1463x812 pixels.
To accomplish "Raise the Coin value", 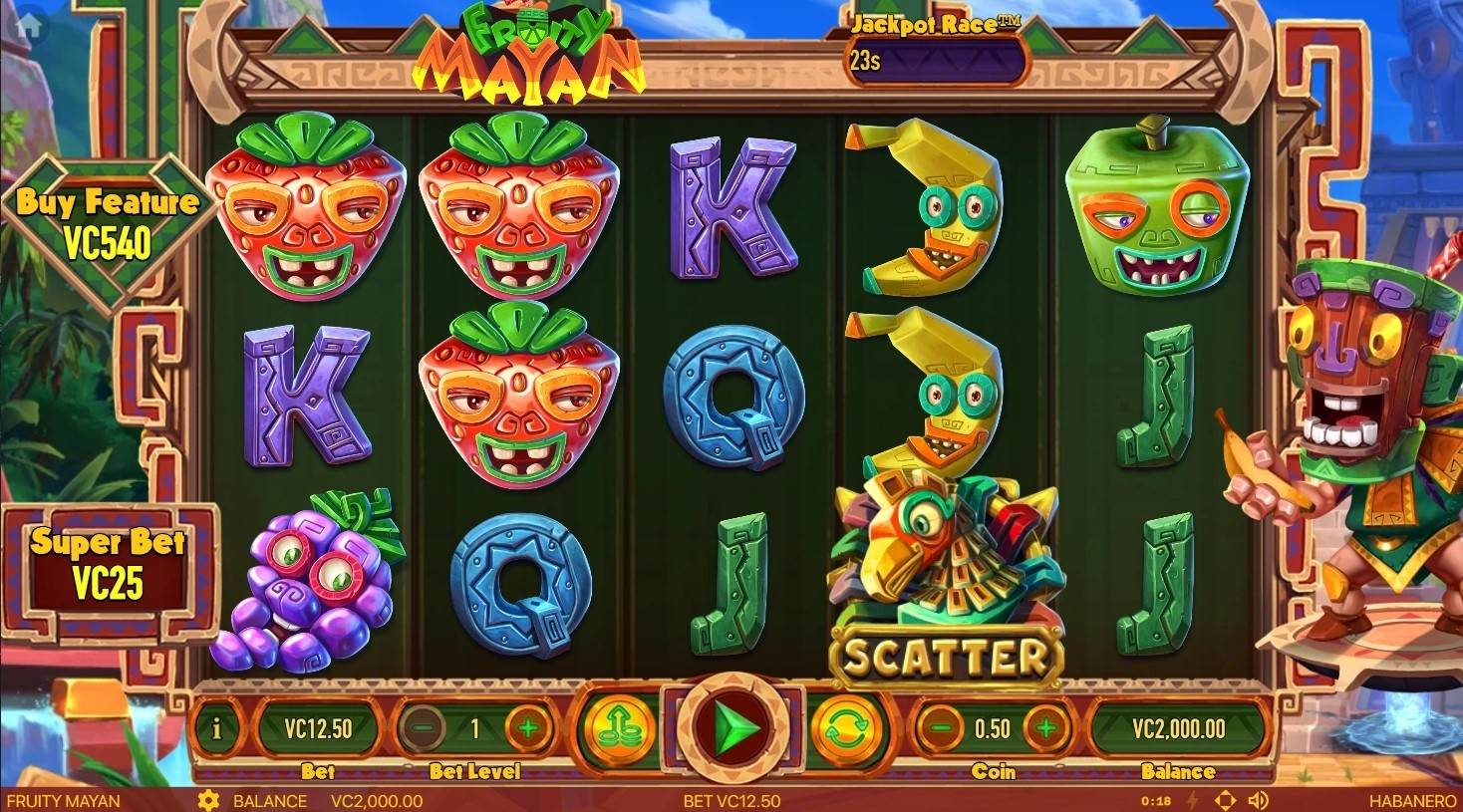I will [x=1045, y=728].
